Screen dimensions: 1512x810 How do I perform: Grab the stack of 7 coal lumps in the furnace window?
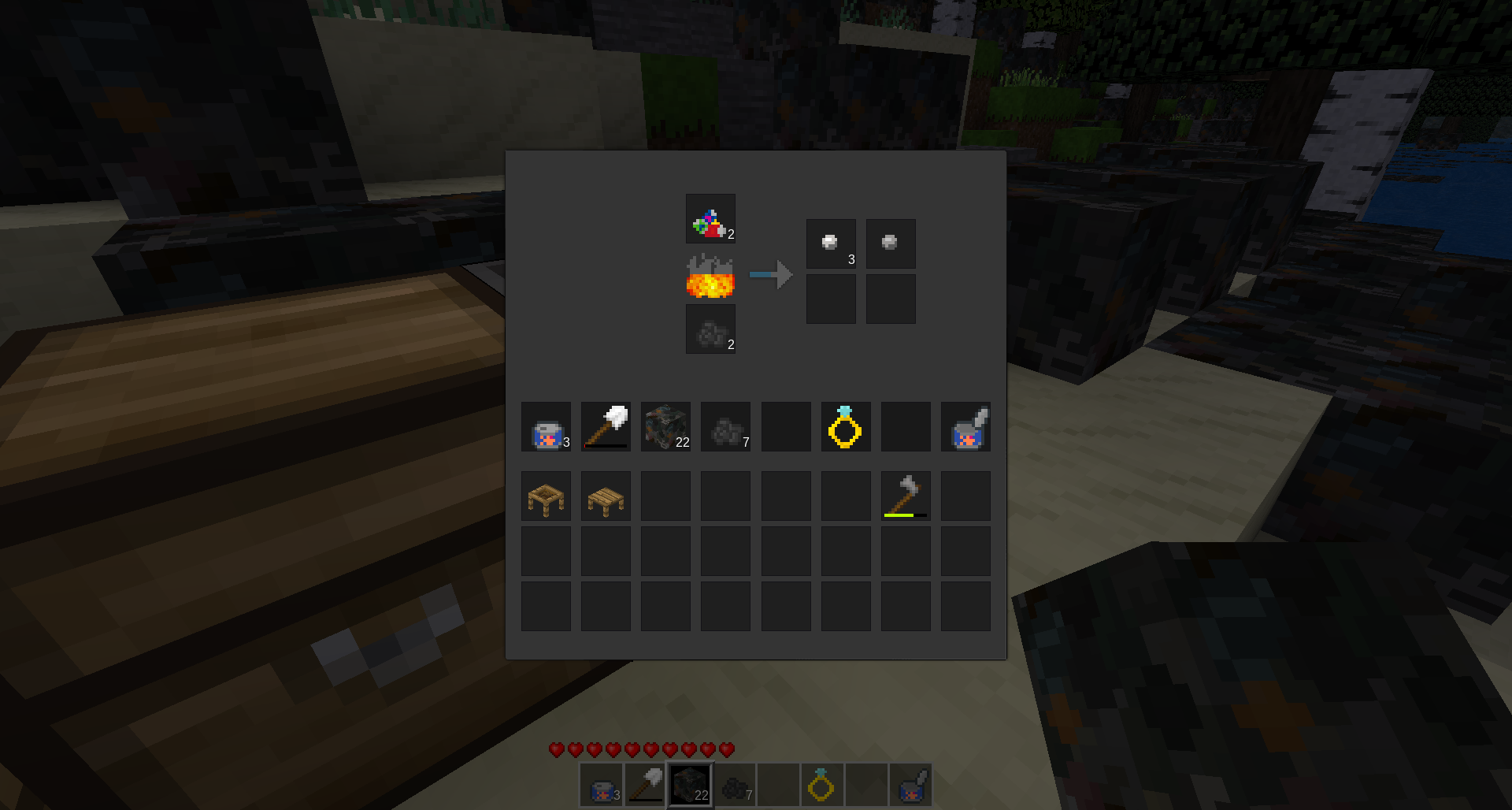[725, 427]
